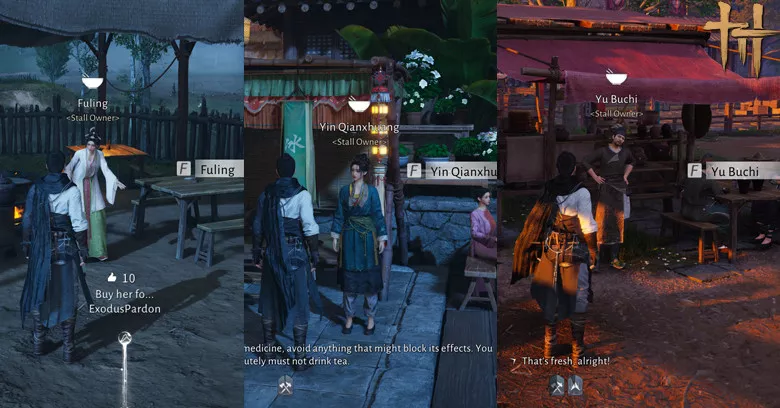Like ExodusPardon's message with the thumbs-up

[112, 277]
